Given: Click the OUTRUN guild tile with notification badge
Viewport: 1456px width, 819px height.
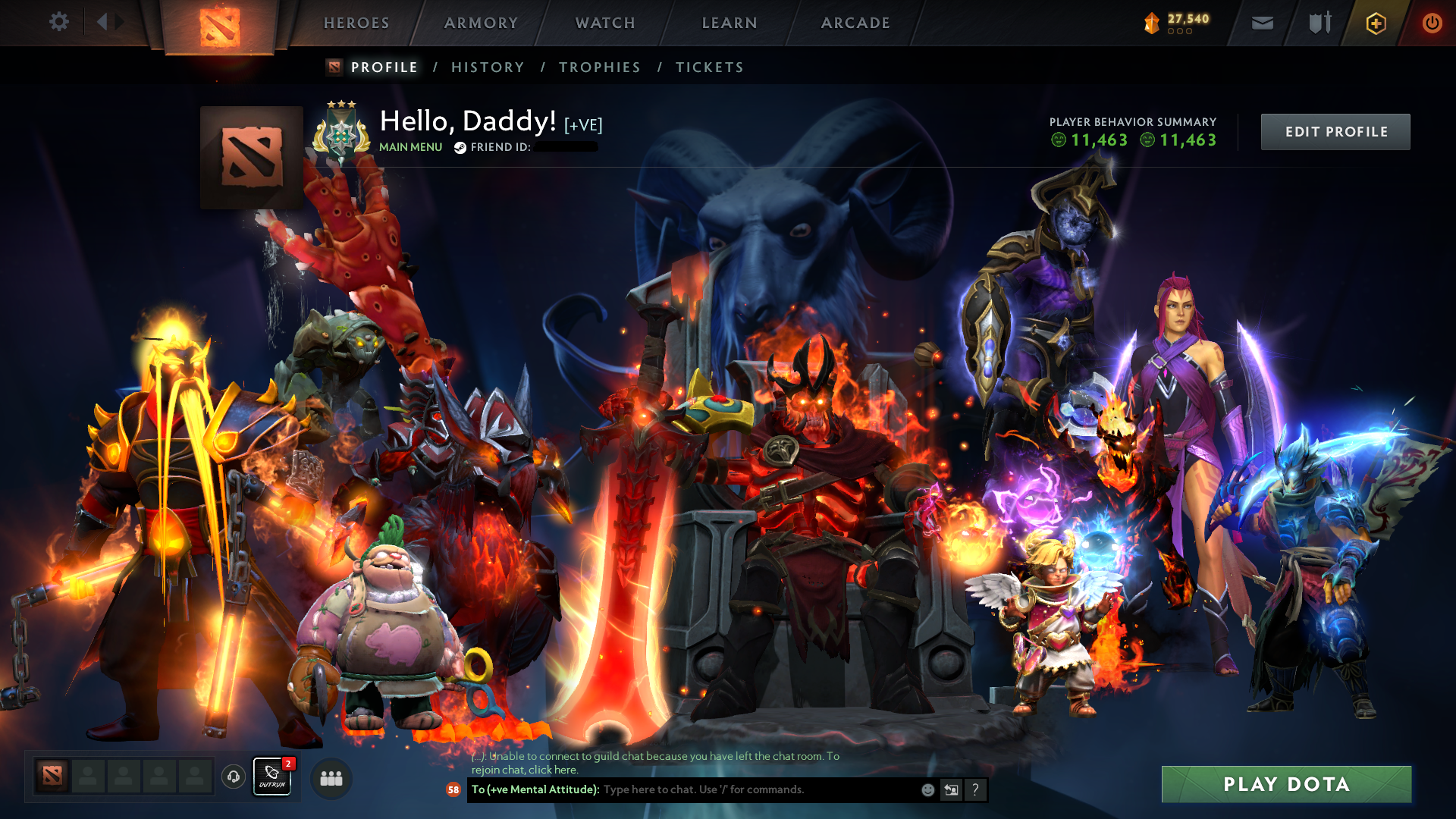Looking at the screenshot, I should point(271,778).
